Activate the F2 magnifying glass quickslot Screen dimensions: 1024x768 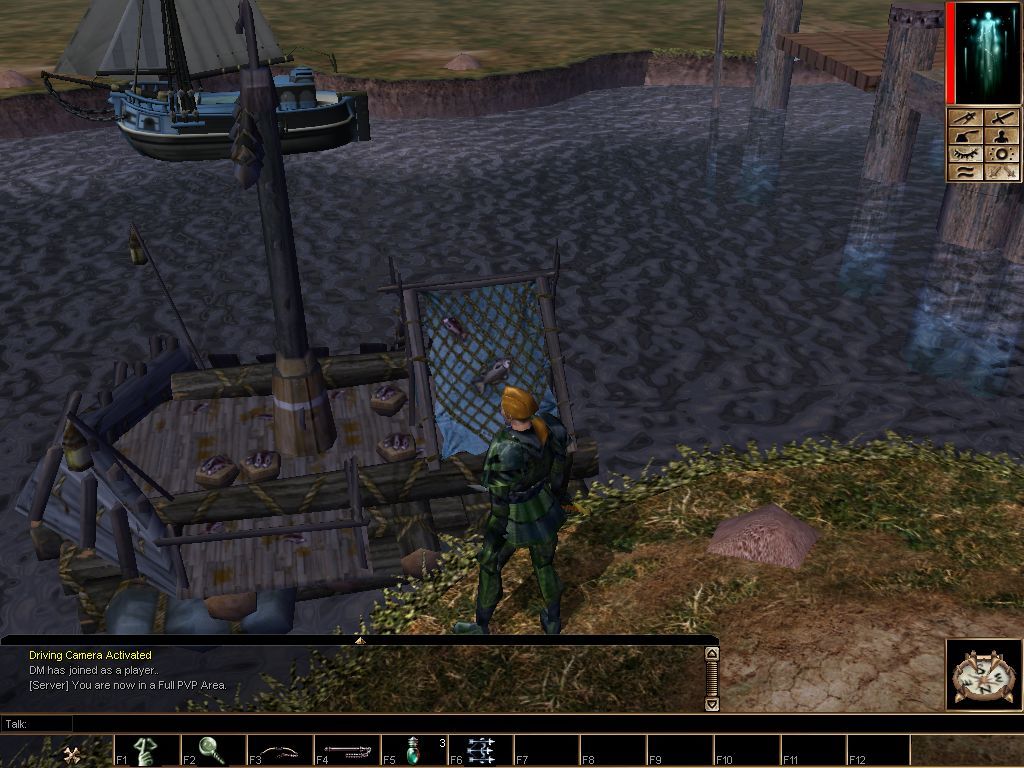click(212, 751)
